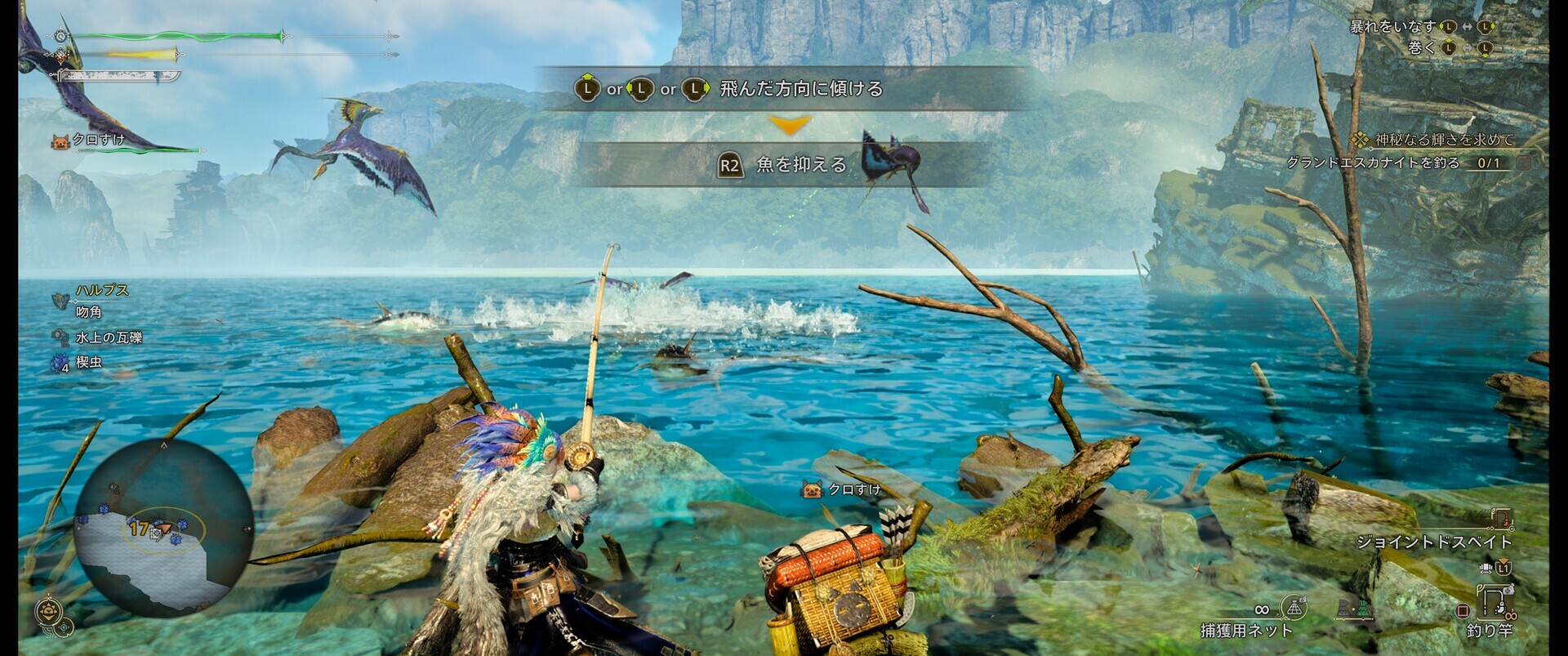The image size is (1568, 656).
Task: Choose the 水上の瓦礫 gathering entry
Action: coord(108,337)
